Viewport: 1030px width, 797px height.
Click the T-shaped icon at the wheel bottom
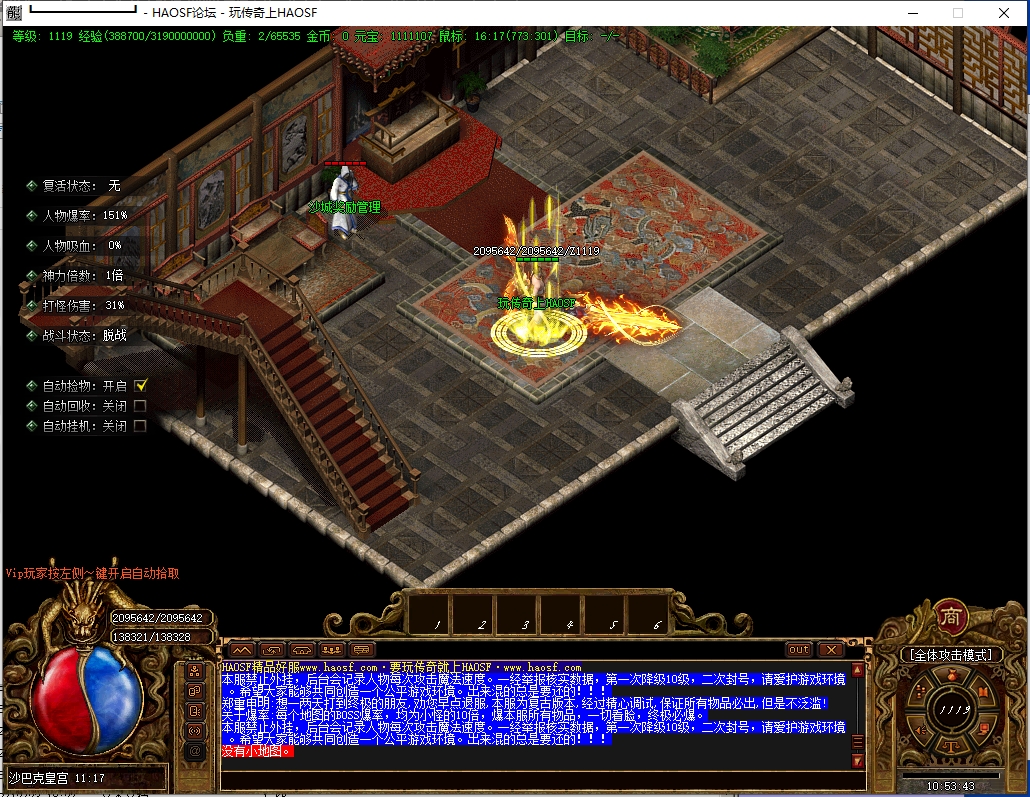coord(950,746)
